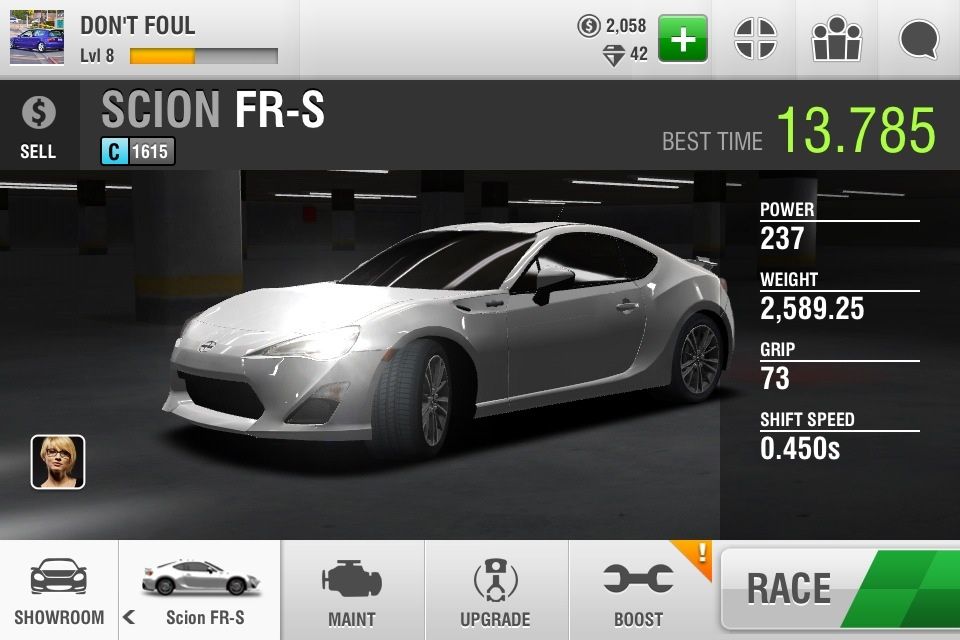The image size is (960, 640).
Task: Open the chat speech bubble
Action: tap(918, 39)
